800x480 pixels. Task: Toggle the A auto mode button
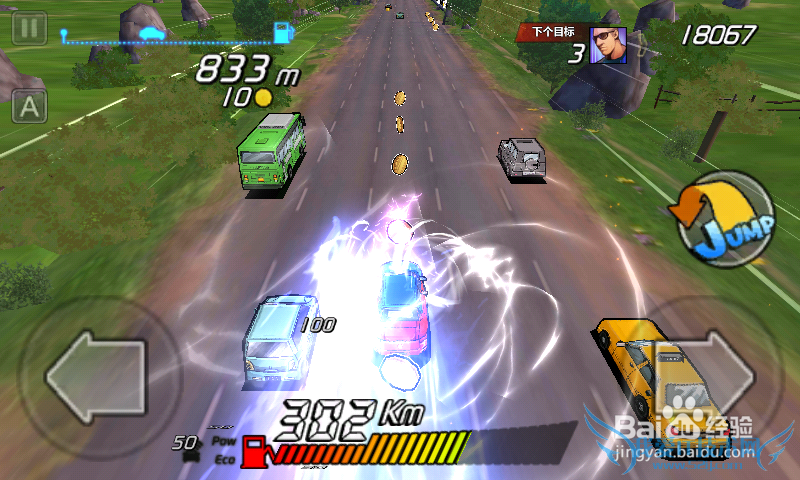tap(29, 106)
